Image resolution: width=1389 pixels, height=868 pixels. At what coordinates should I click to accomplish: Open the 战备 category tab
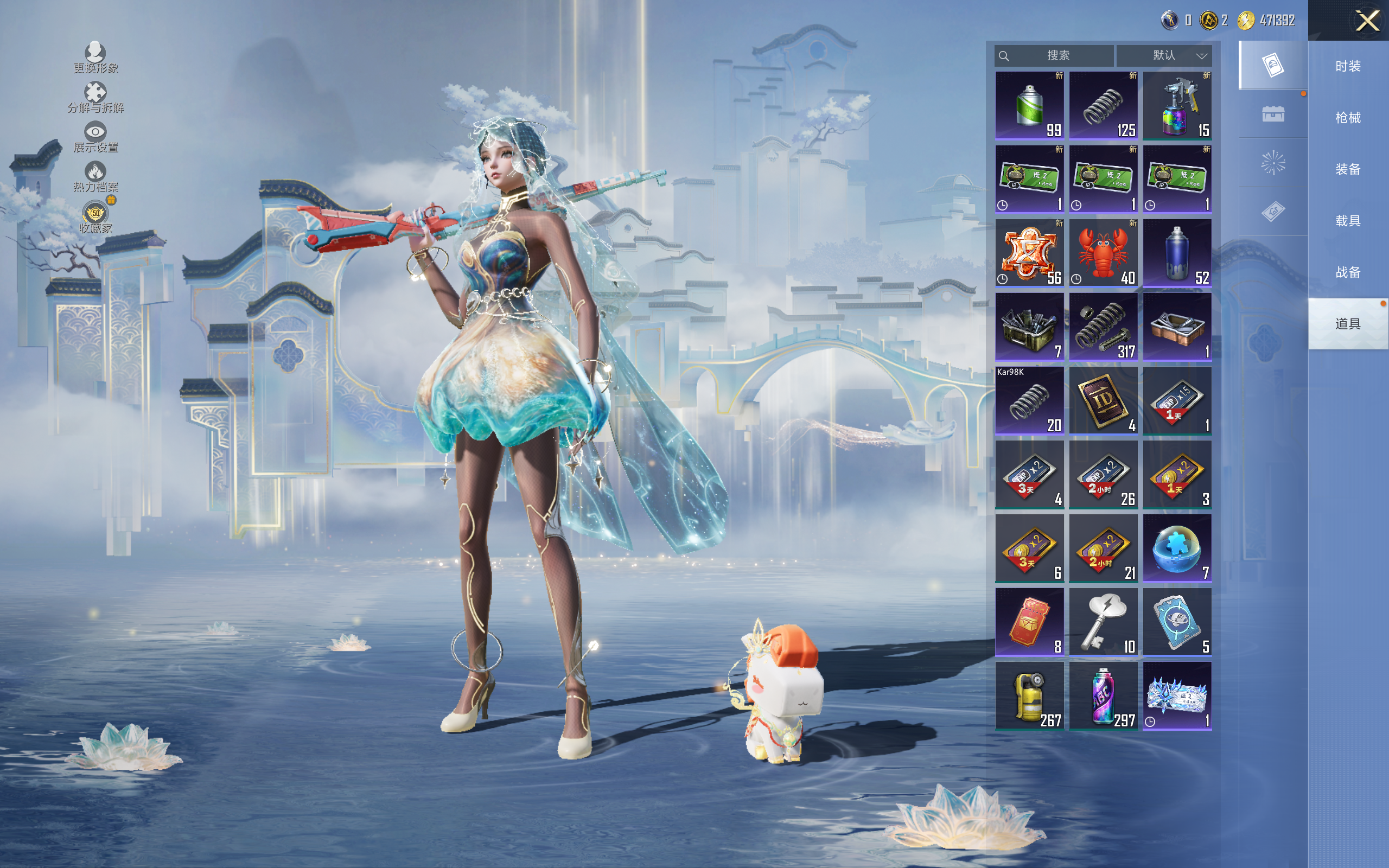tap(1348, 272)
